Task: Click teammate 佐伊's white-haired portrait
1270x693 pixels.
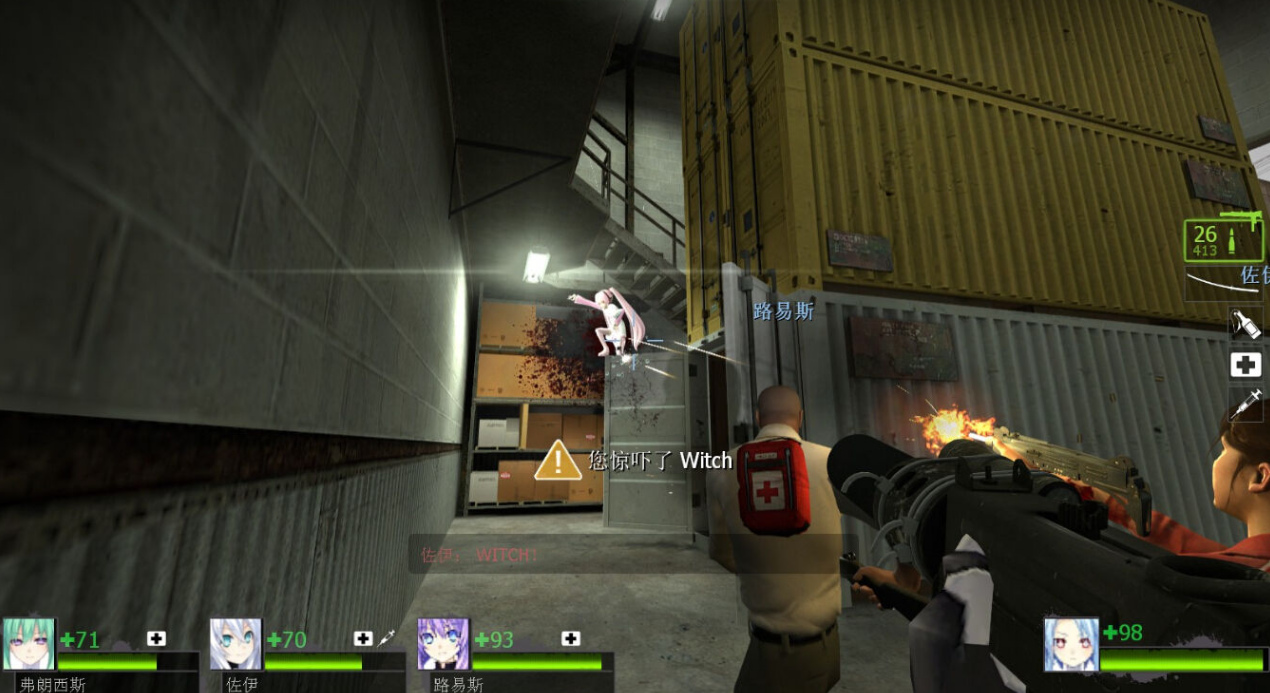Action: [236, 643]
